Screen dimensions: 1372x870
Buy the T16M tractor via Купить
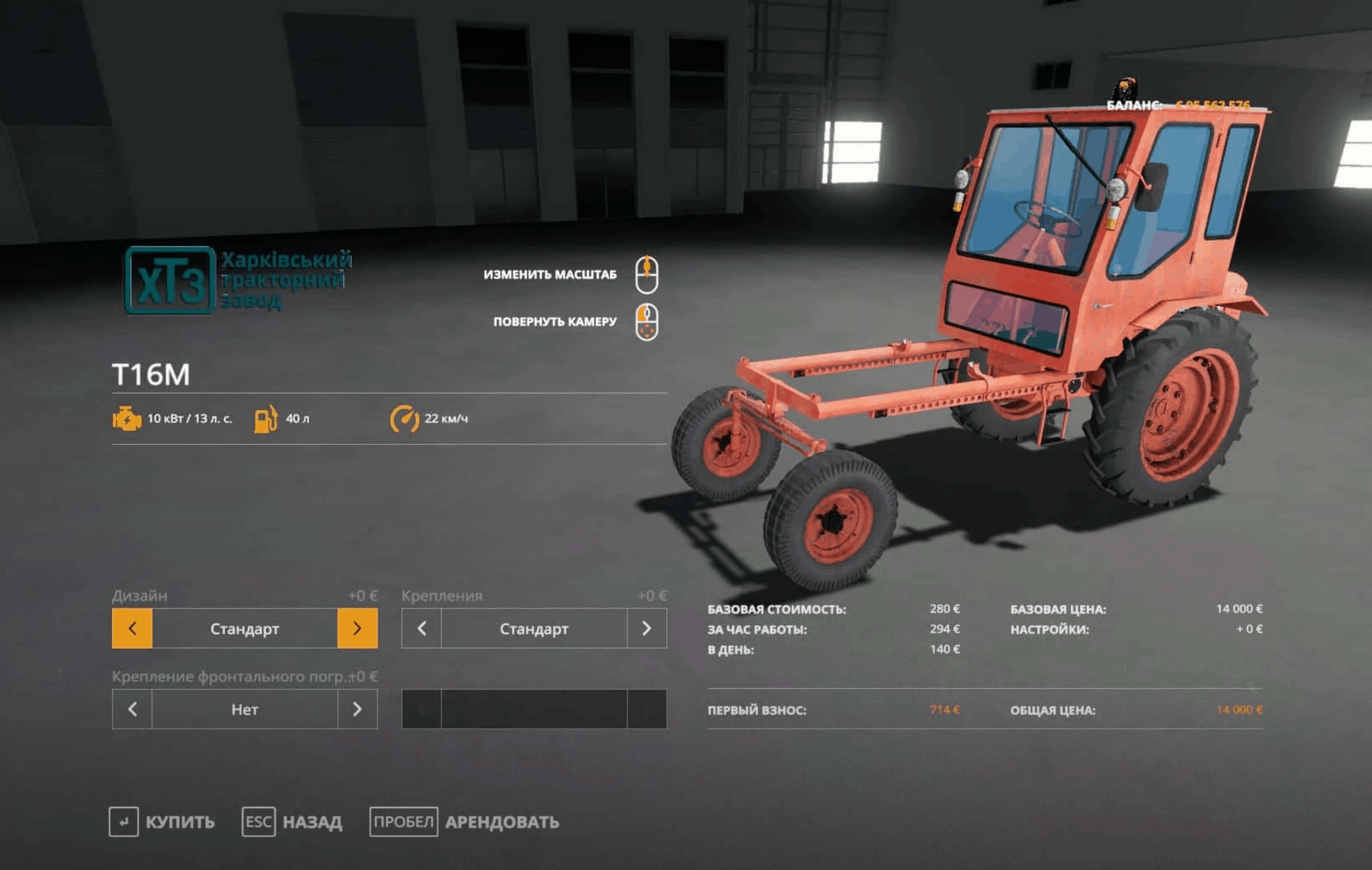163,822
